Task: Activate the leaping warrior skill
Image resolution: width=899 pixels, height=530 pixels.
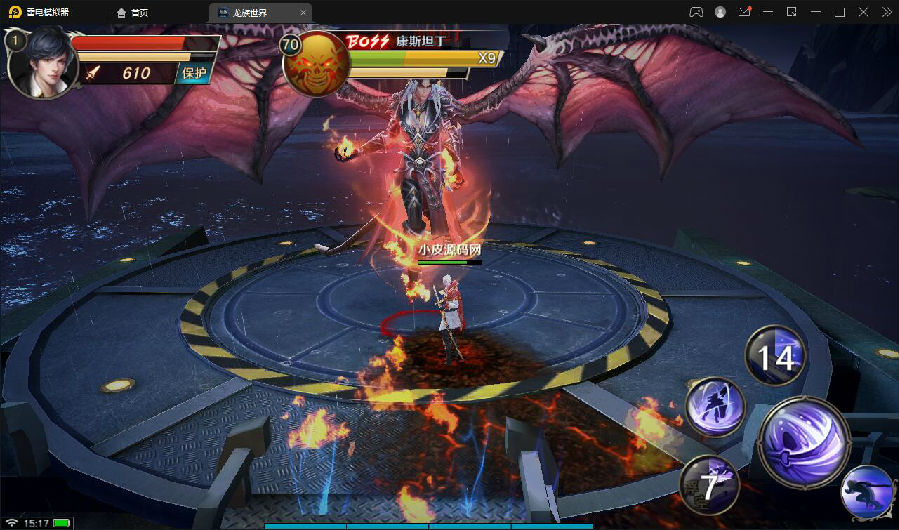Action: tap(714, 408)
